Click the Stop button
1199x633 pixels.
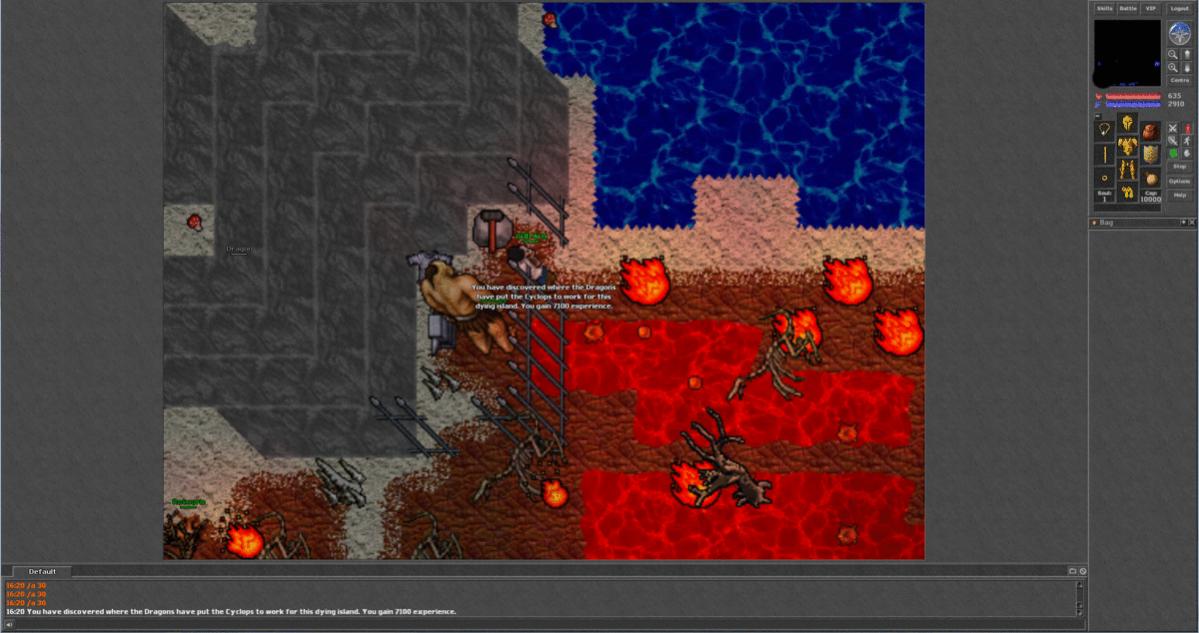tap(1179, 166)
